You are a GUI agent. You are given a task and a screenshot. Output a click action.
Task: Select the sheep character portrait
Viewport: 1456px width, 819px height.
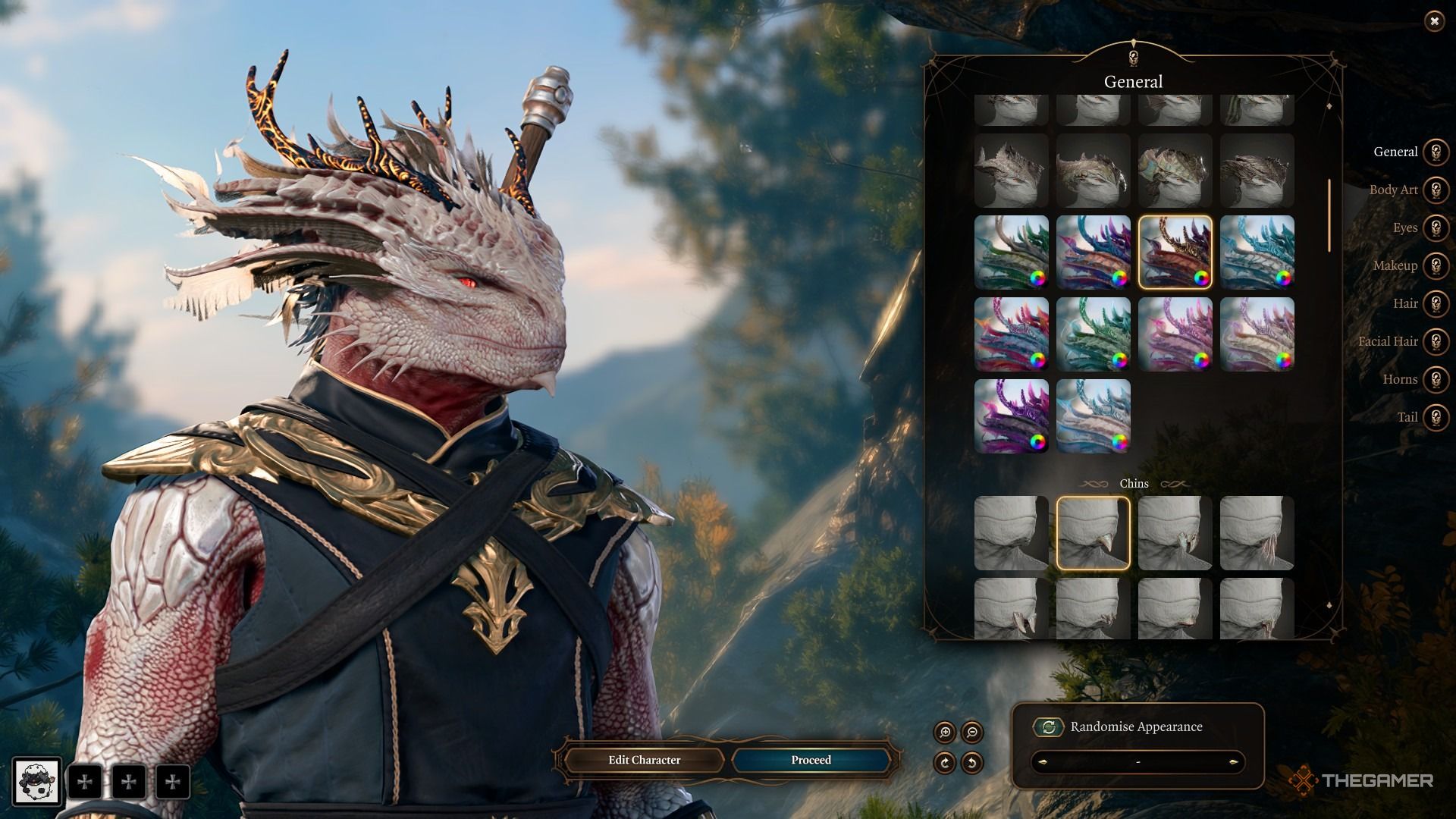36,781
